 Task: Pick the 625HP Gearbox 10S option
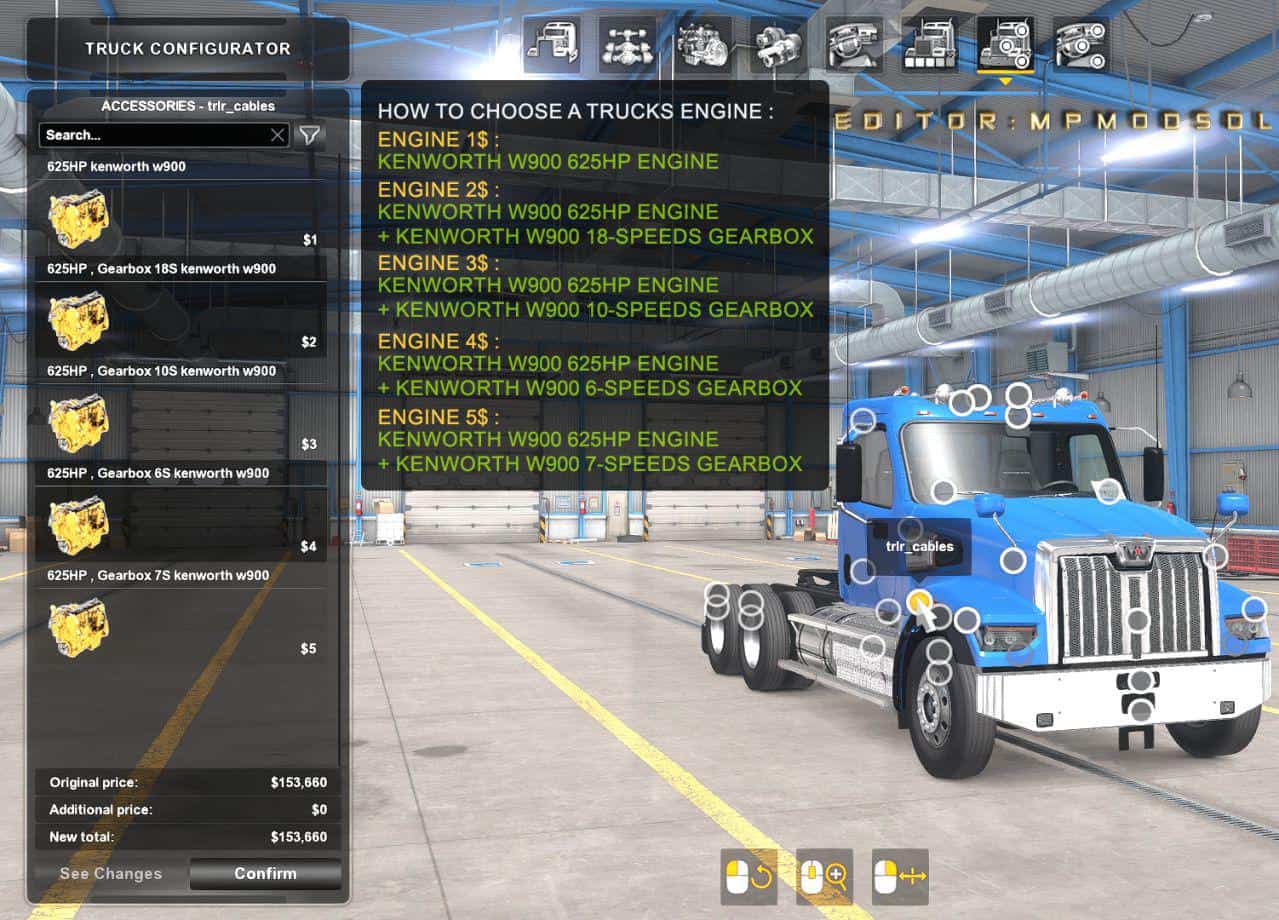(x=180, y=421)
